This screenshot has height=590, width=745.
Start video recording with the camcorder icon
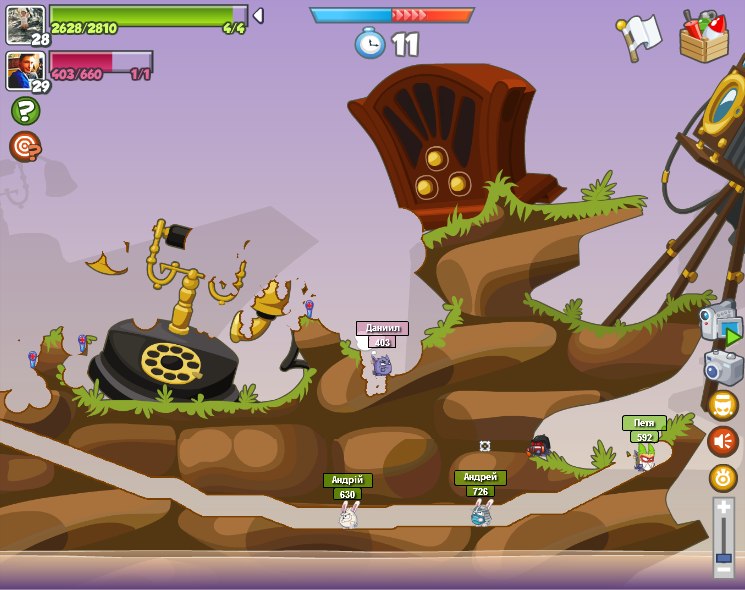[x=721, y=323]
